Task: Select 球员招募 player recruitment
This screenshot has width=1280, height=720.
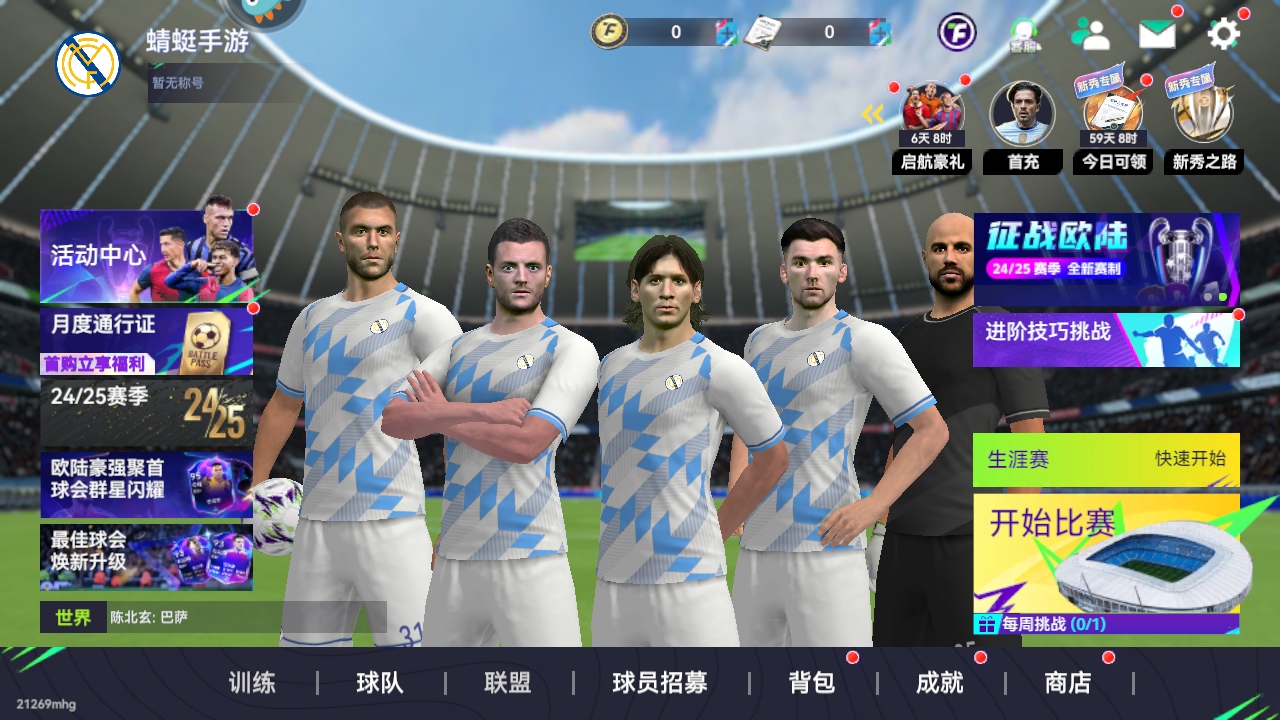Action: point(660,683)
